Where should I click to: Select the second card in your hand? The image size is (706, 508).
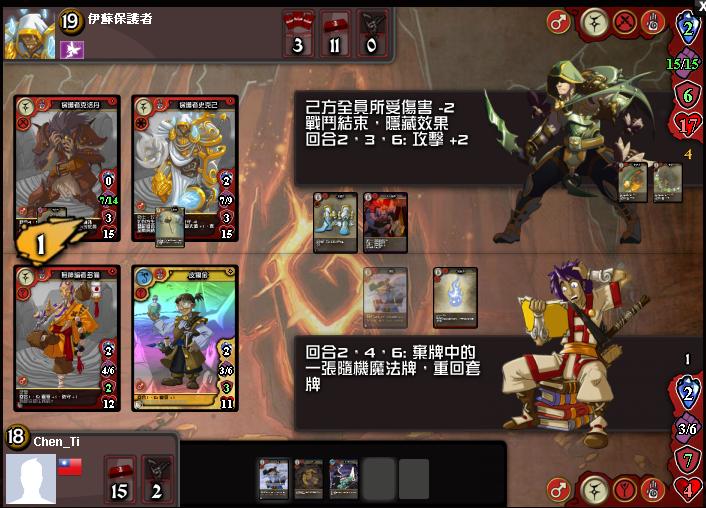[309, 477]
